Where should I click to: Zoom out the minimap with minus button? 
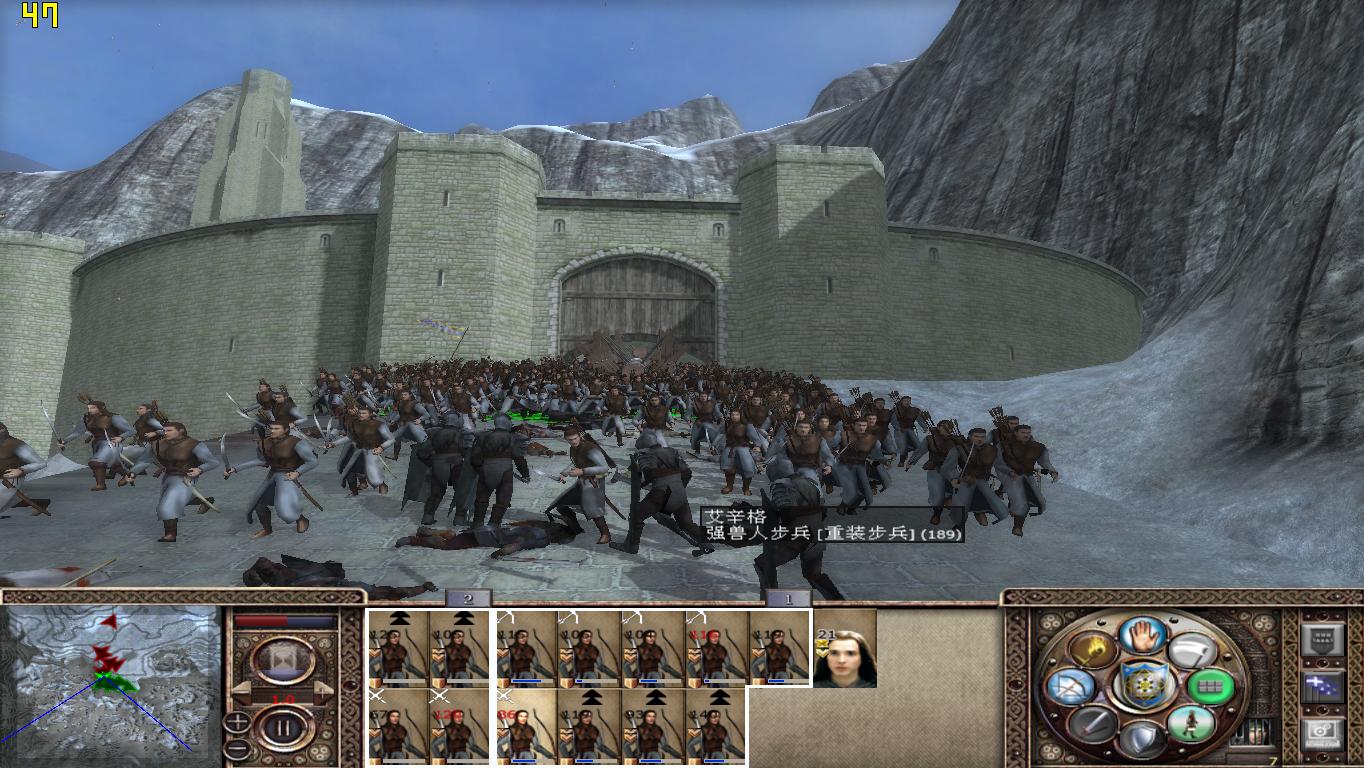pyautogui.click(x=237, y=747)
